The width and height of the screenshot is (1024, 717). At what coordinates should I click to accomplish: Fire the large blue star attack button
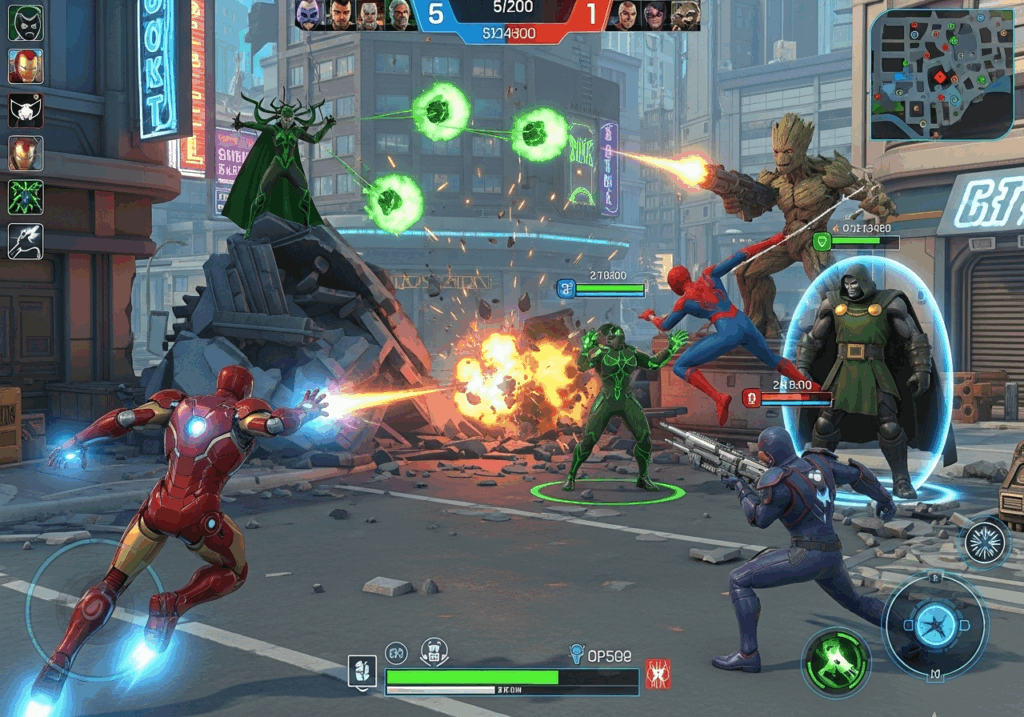[x=935, y=627]
